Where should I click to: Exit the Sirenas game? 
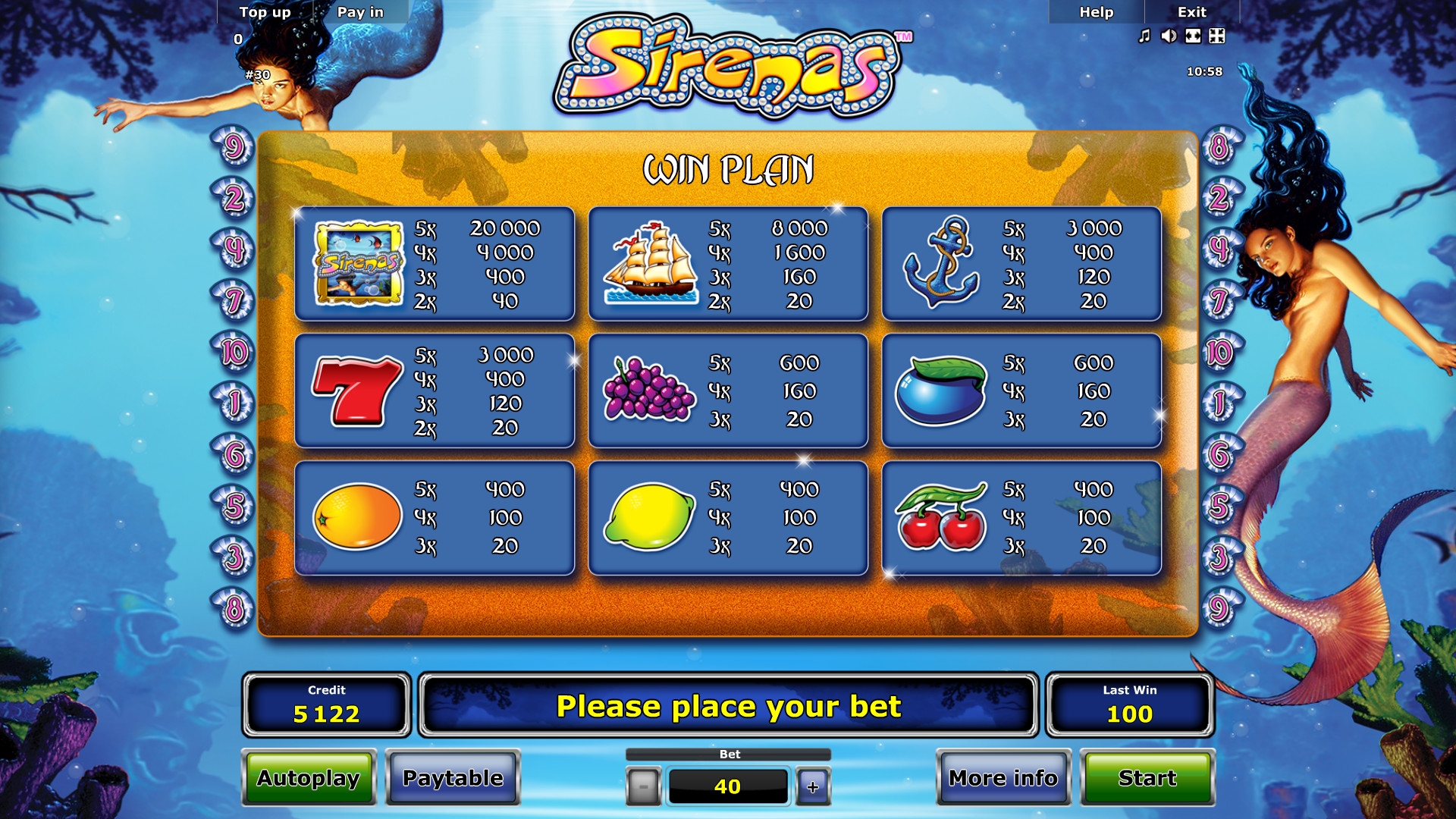[x=1191, y=12]
